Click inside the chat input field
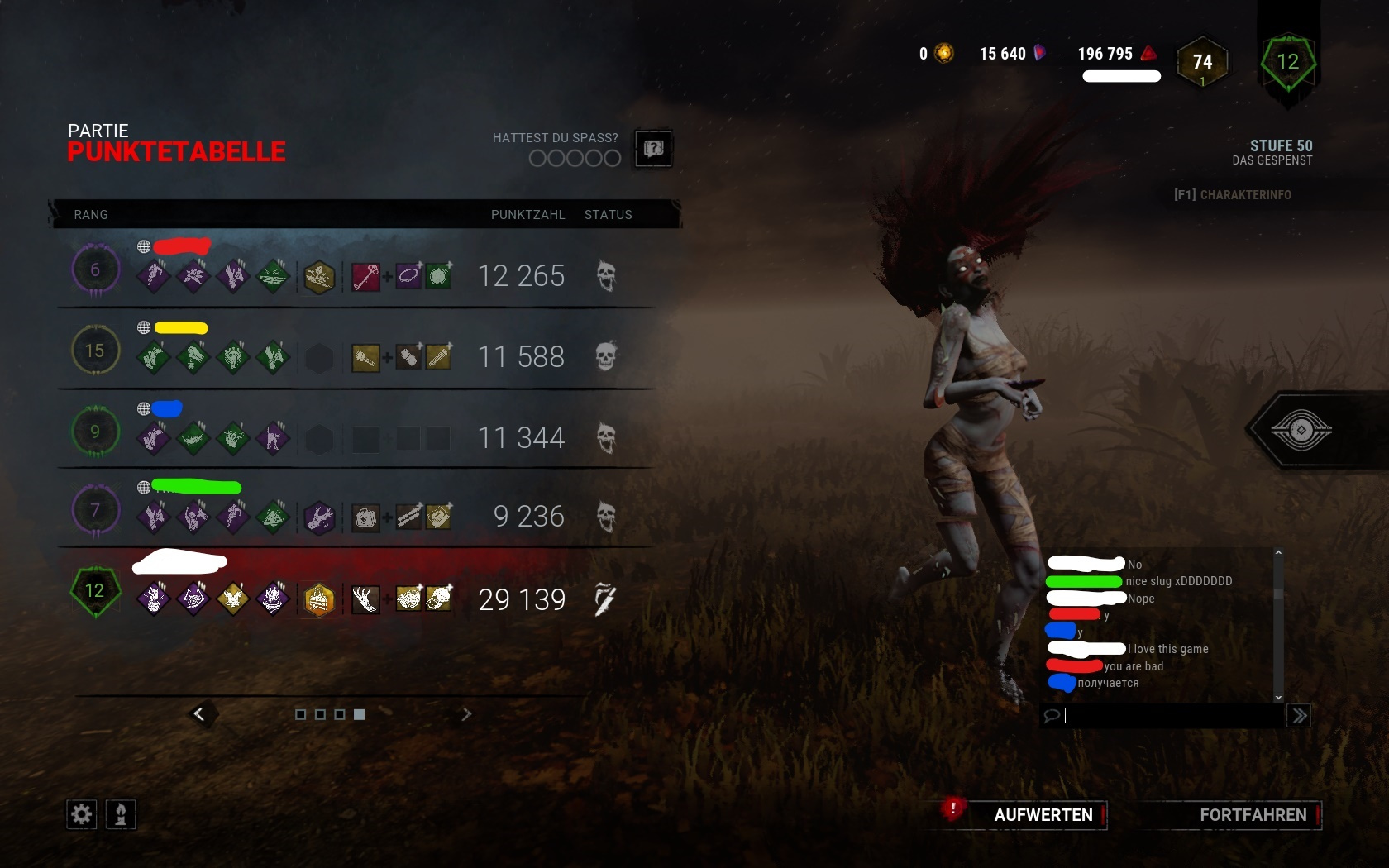Image resolution: width=1389 pixels, height=868 pixels. [x=1166, y=716]
